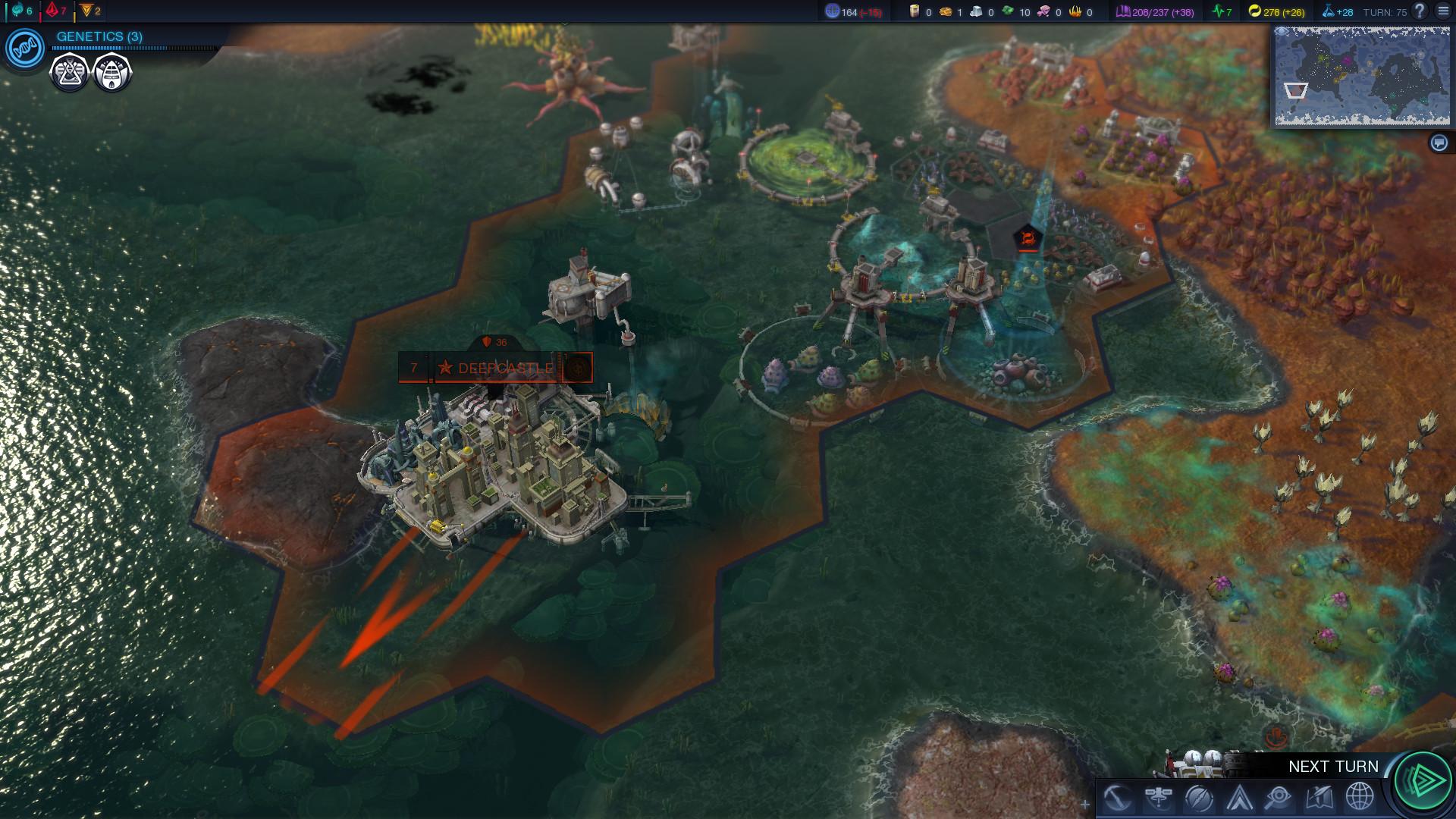Open the Deepcastle city banner

click(x=497, y=367)
